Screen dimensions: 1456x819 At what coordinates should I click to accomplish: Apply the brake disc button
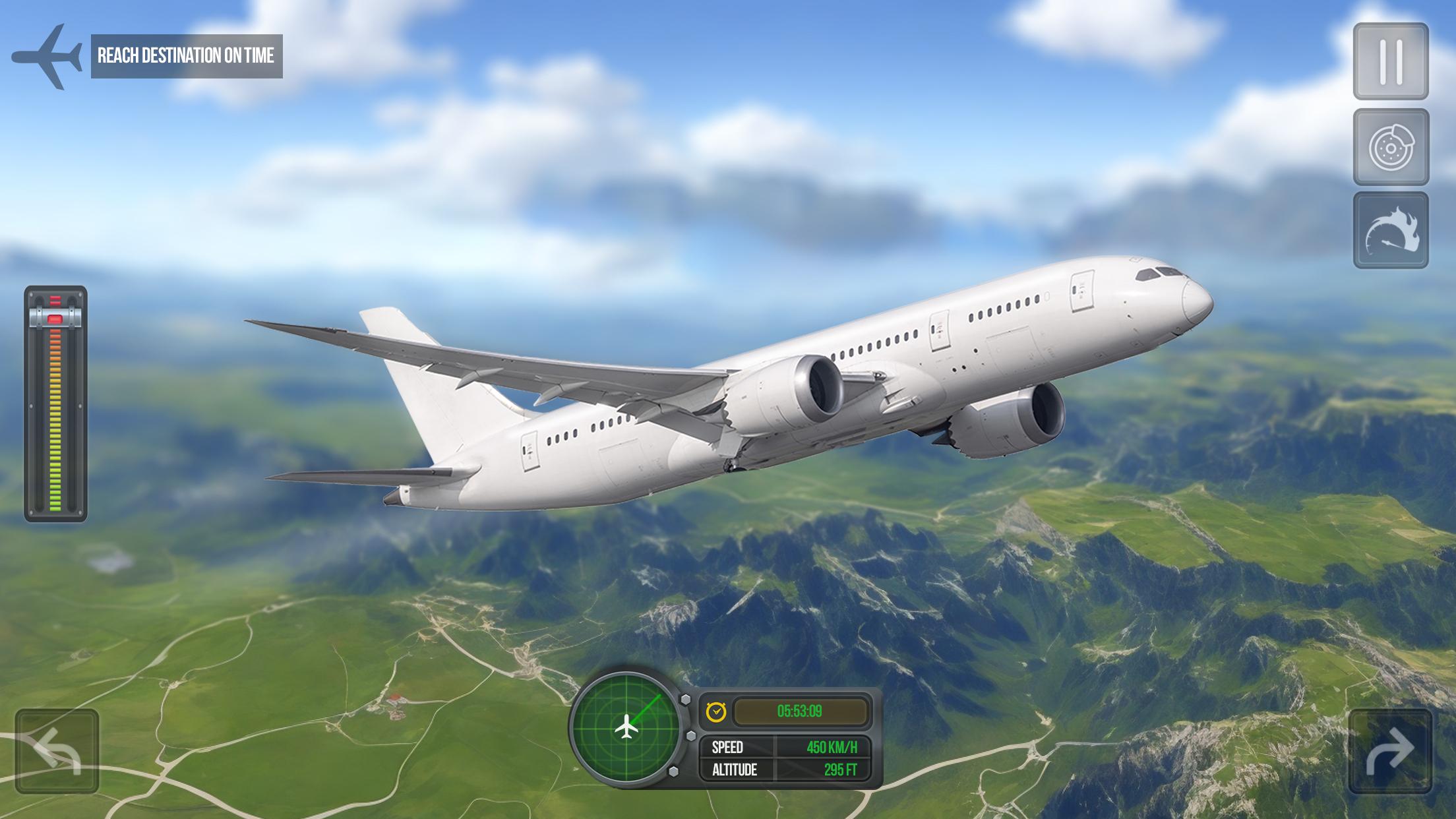[x=1391, y=146]
